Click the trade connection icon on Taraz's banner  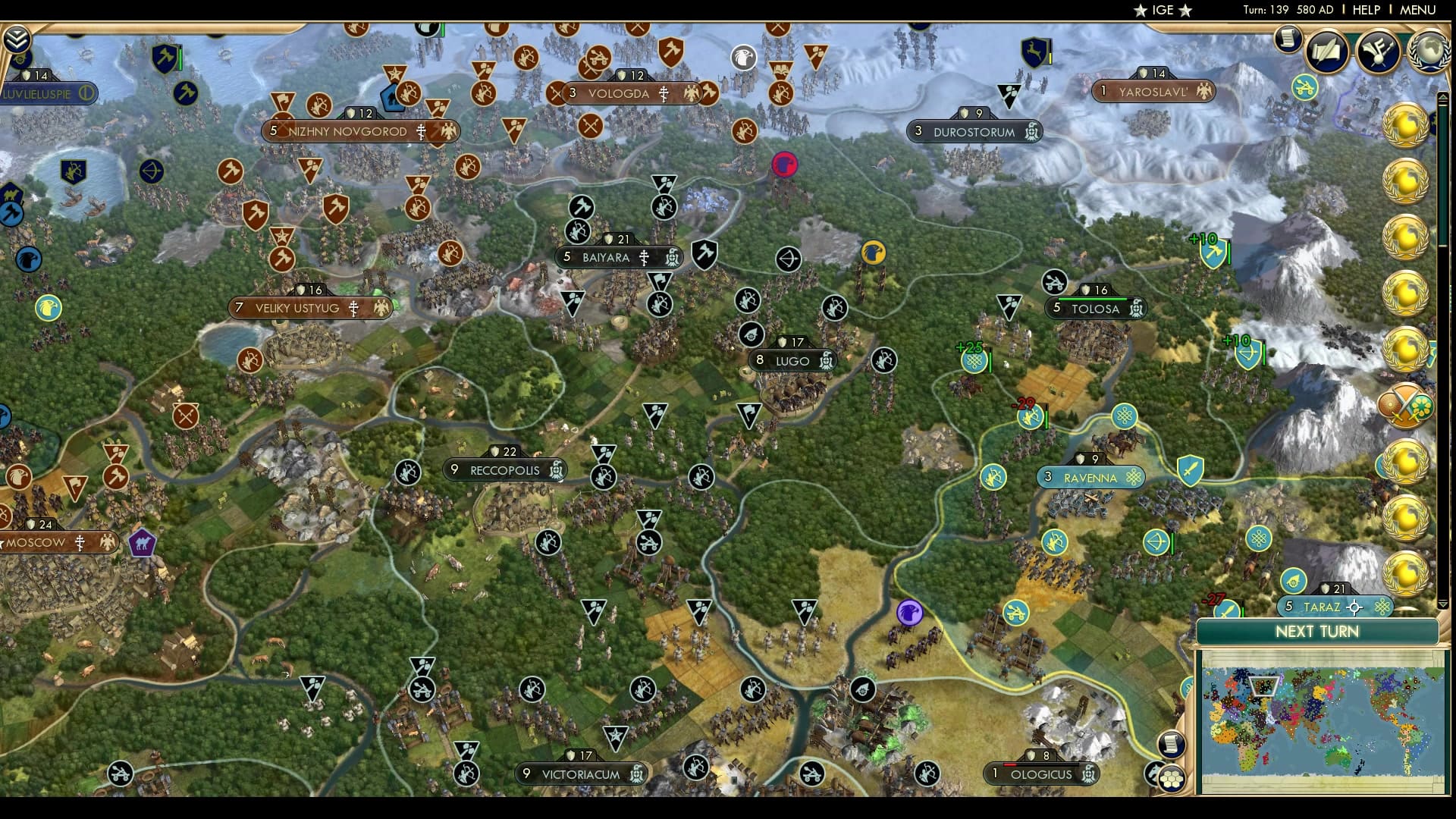point(1382,607)
